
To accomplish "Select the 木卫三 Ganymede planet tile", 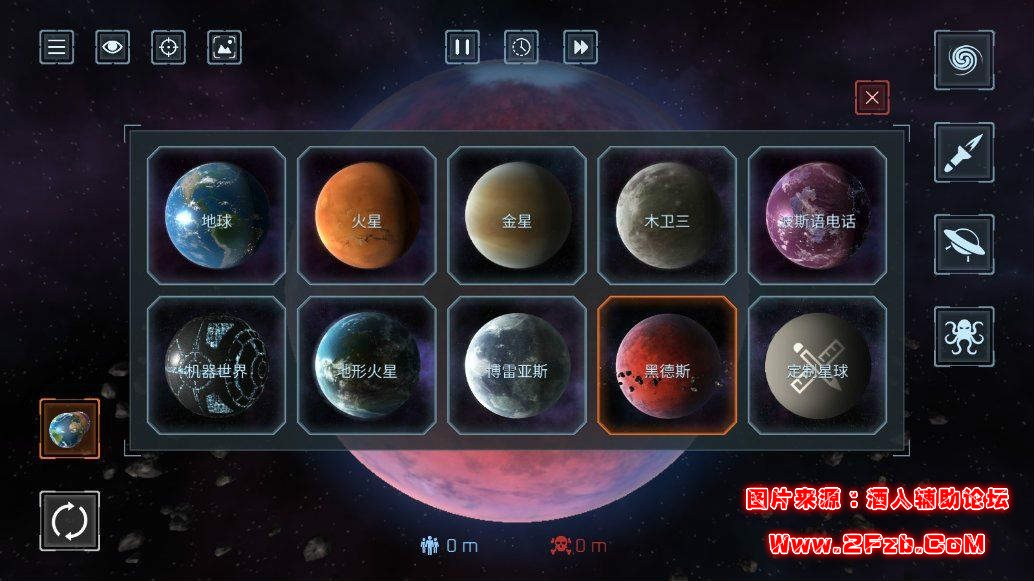I will 667,216.
